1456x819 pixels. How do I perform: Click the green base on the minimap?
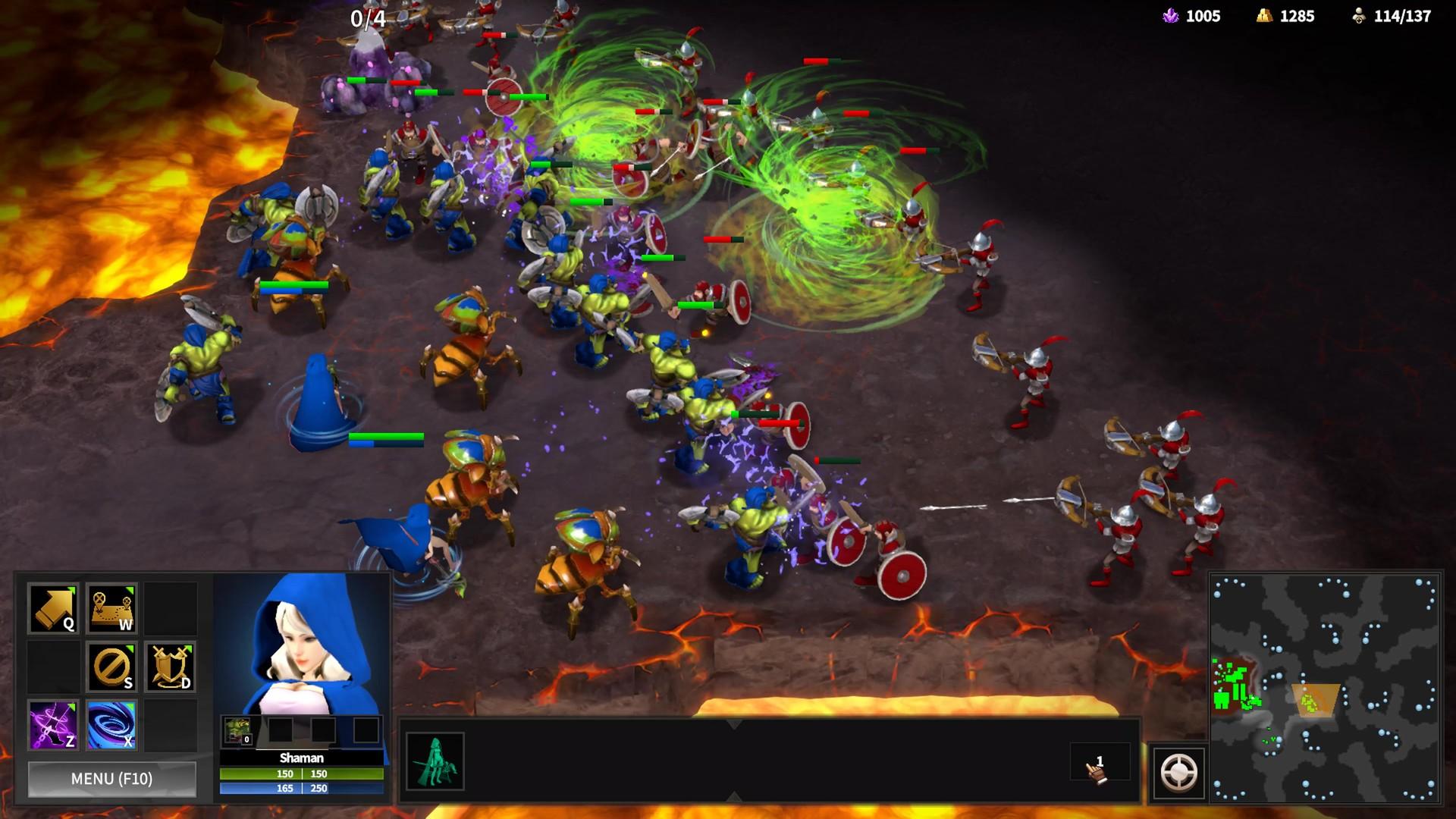1232,686
